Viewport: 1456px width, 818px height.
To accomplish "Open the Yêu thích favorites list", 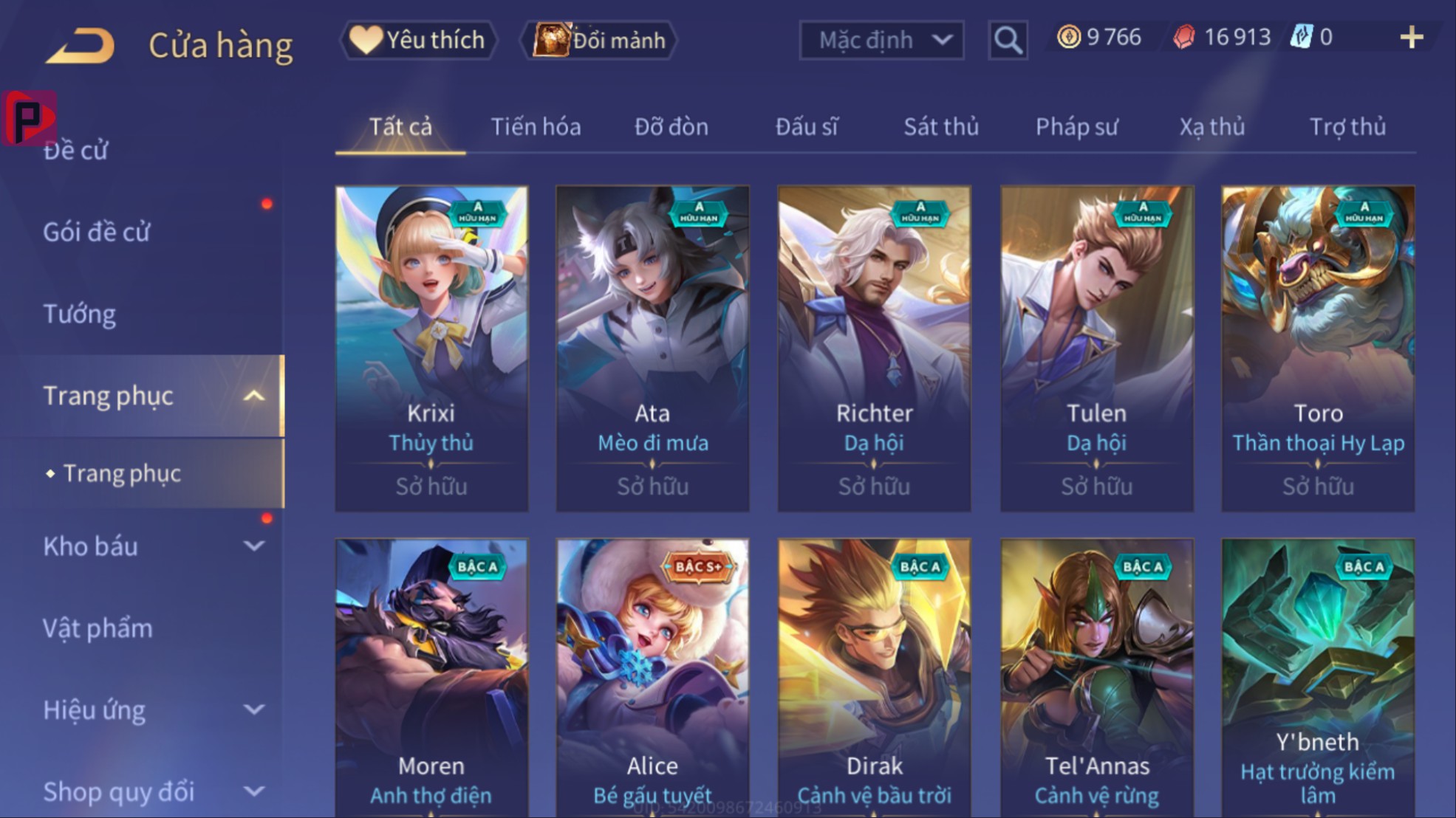I will (419, 40).
